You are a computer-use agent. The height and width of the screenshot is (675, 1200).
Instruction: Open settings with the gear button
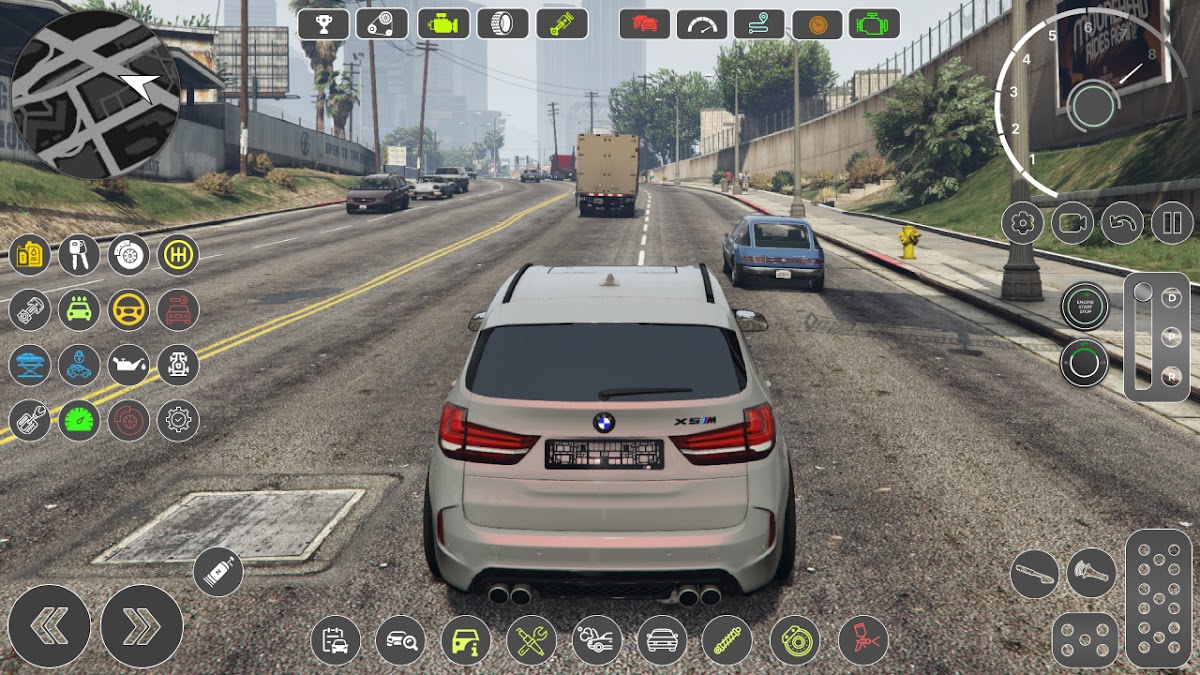[1022, 223]
